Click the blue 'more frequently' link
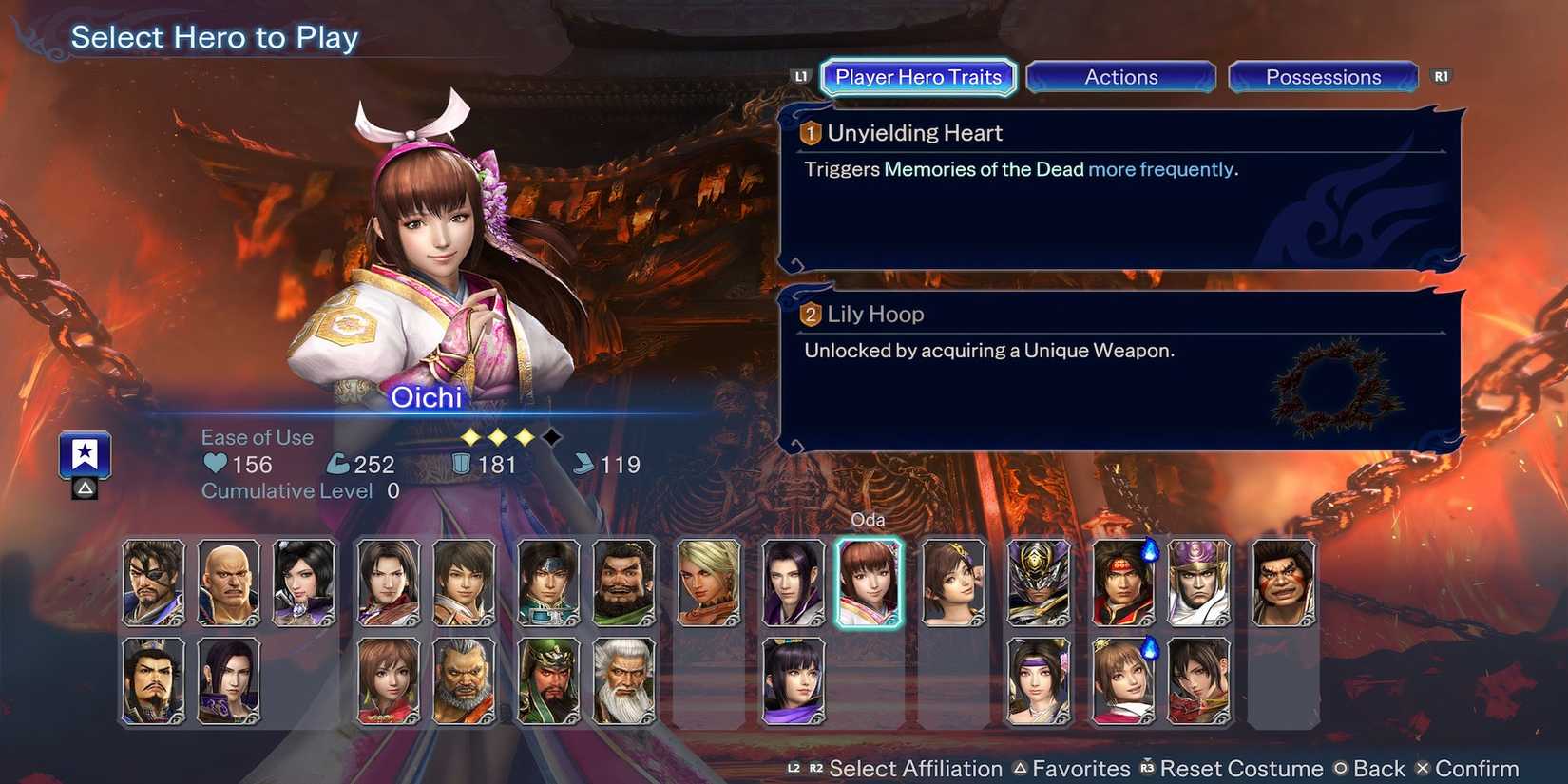 pos(1161,169)
